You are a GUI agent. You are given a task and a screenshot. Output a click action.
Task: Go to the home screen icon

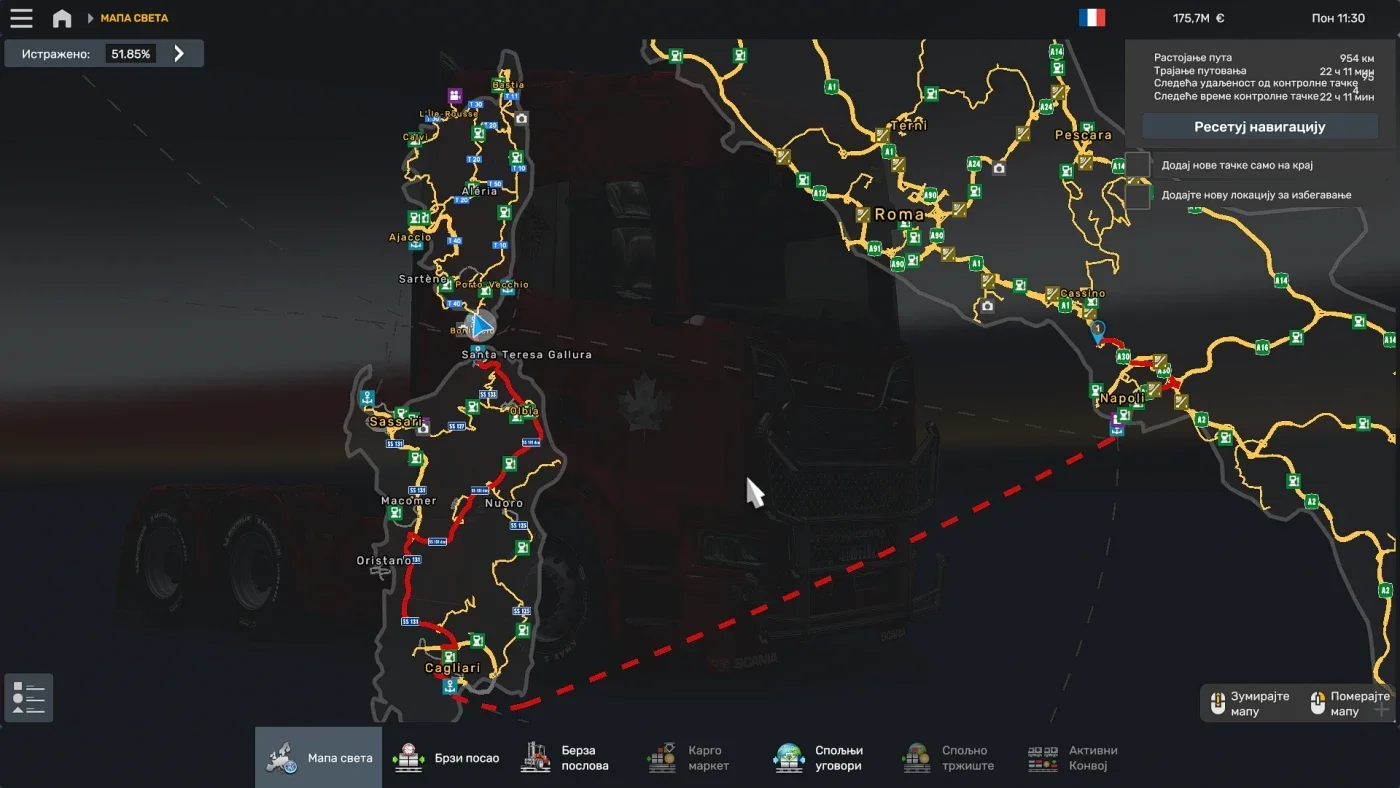tap(62, 18)
